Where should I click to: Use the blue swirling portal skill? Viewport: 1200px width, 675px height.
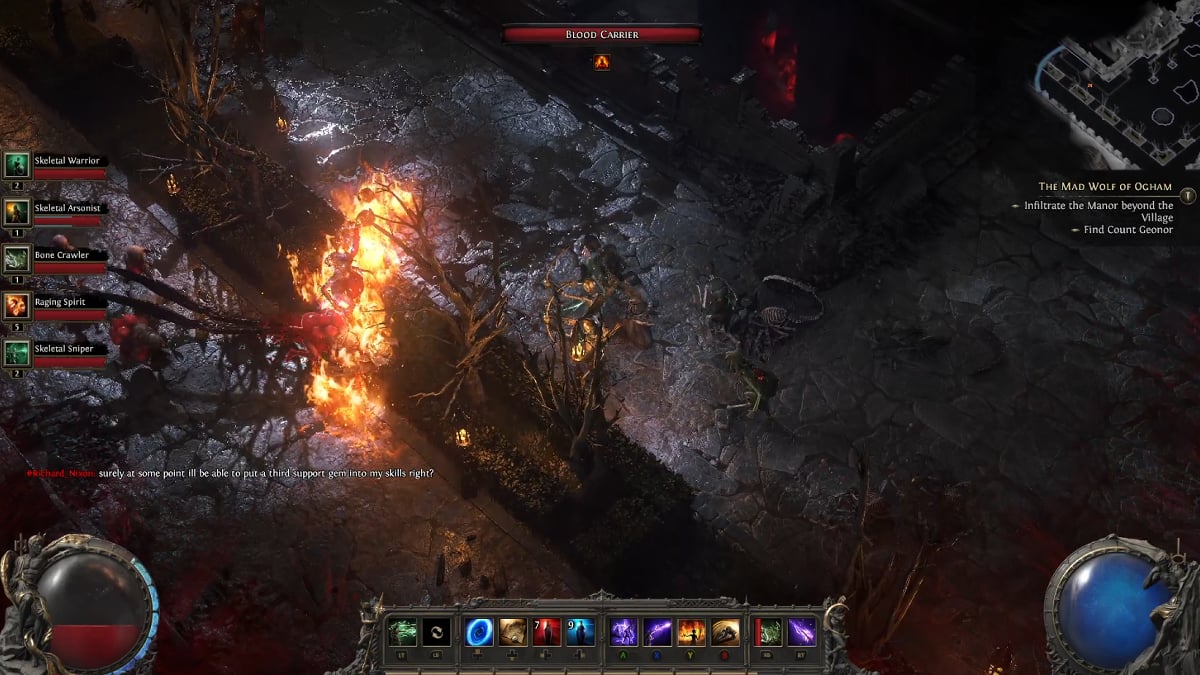(479, 632)
